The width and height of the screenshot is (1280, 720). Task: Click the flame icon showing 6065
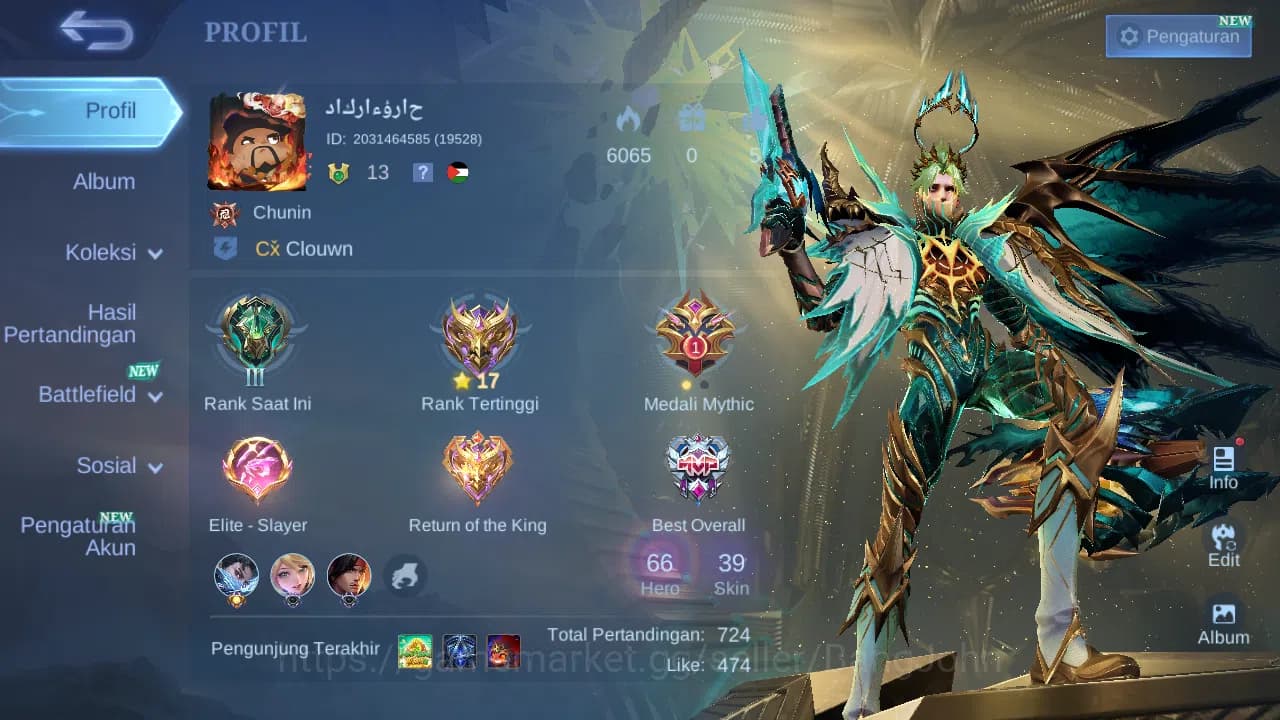628,118
